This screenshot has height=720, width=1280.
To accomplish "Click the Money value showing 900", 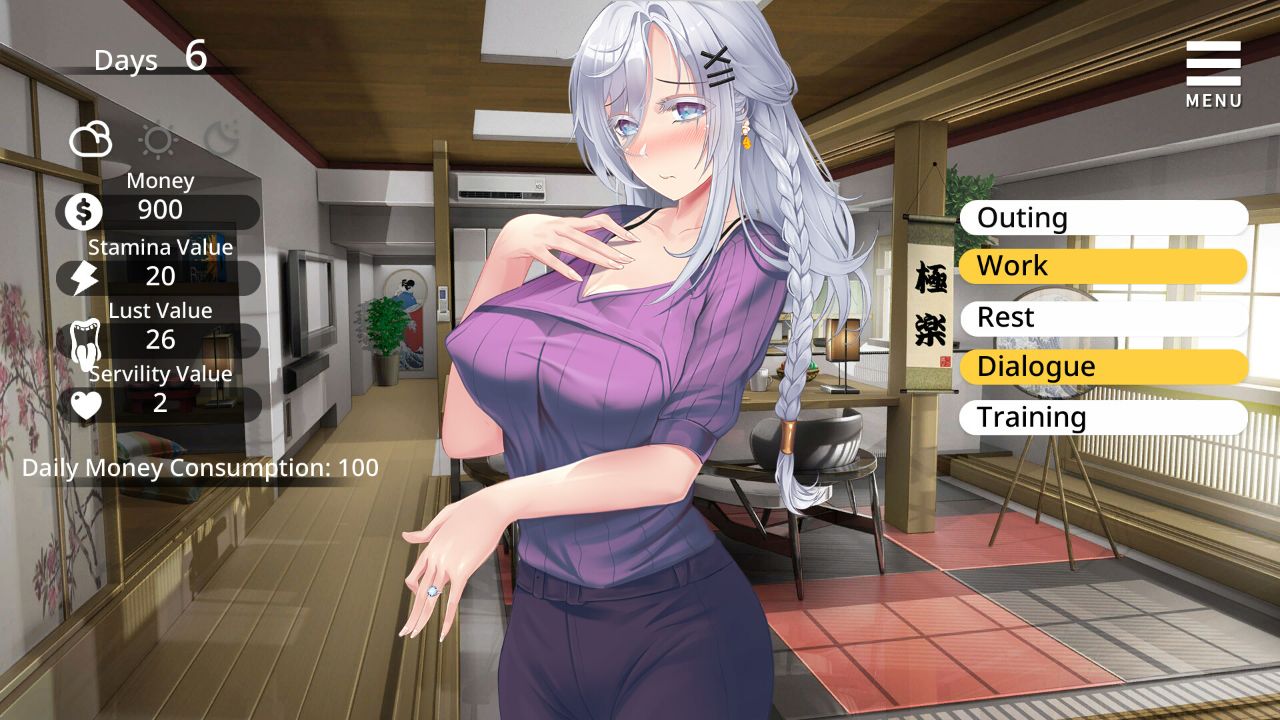I will [x=160, y=210].
